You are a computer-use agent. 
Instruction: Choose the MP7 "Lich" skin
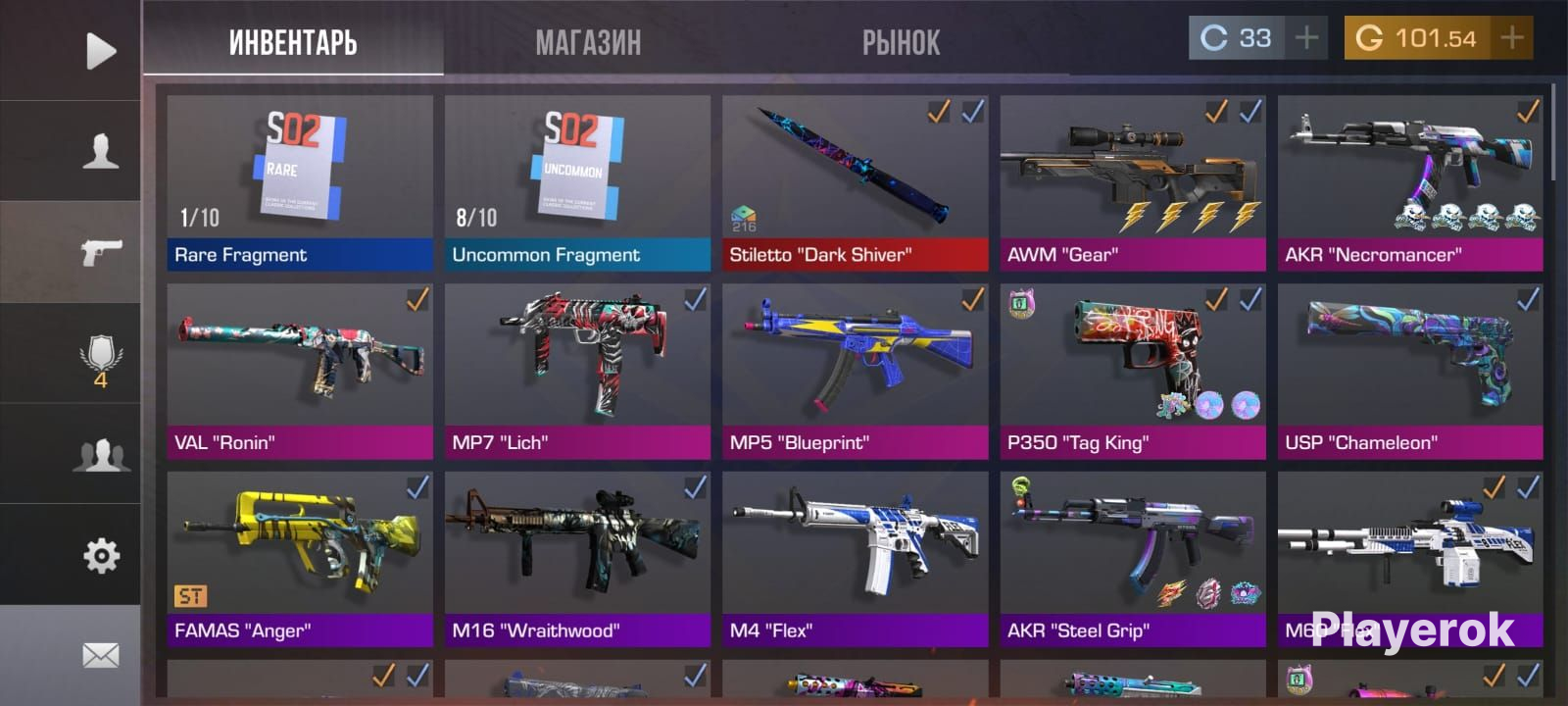[577, 371]
